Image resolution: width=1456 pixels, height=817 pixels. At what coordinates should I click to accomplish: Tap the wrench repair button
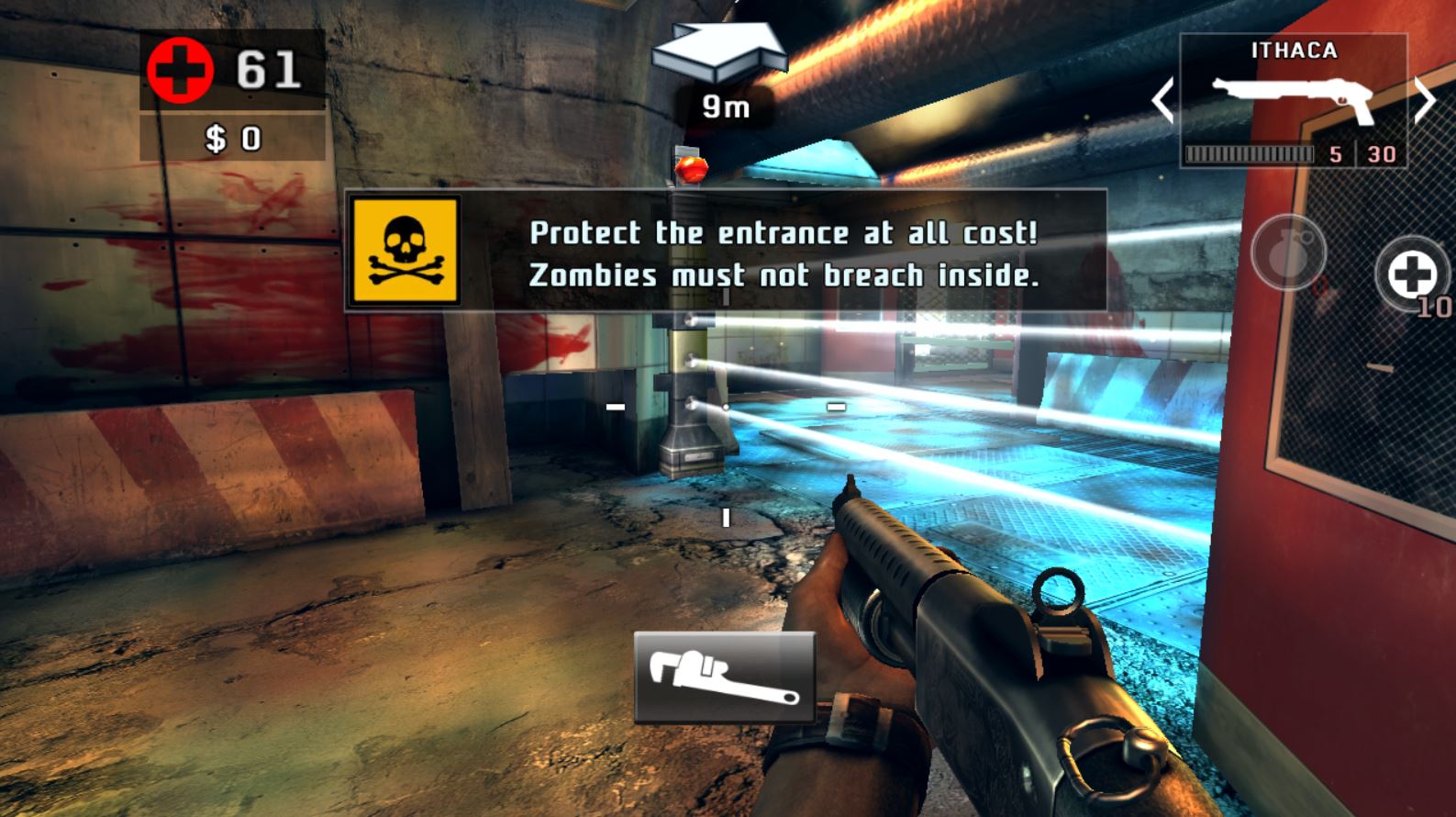[x=724, y=677]
